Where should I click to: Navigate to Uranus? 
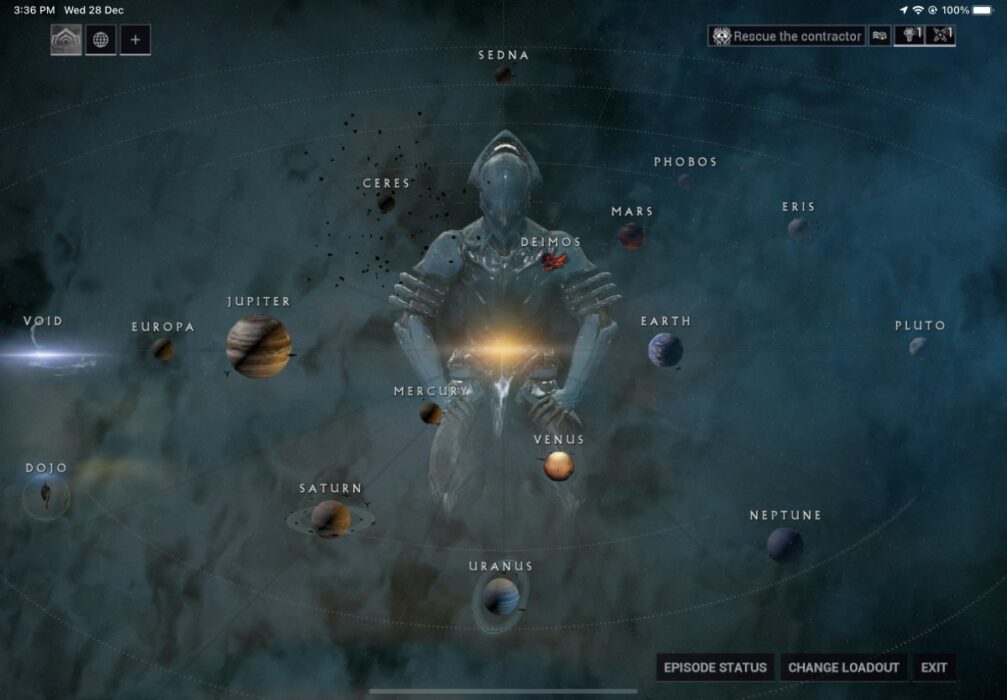tap(500, 596)
